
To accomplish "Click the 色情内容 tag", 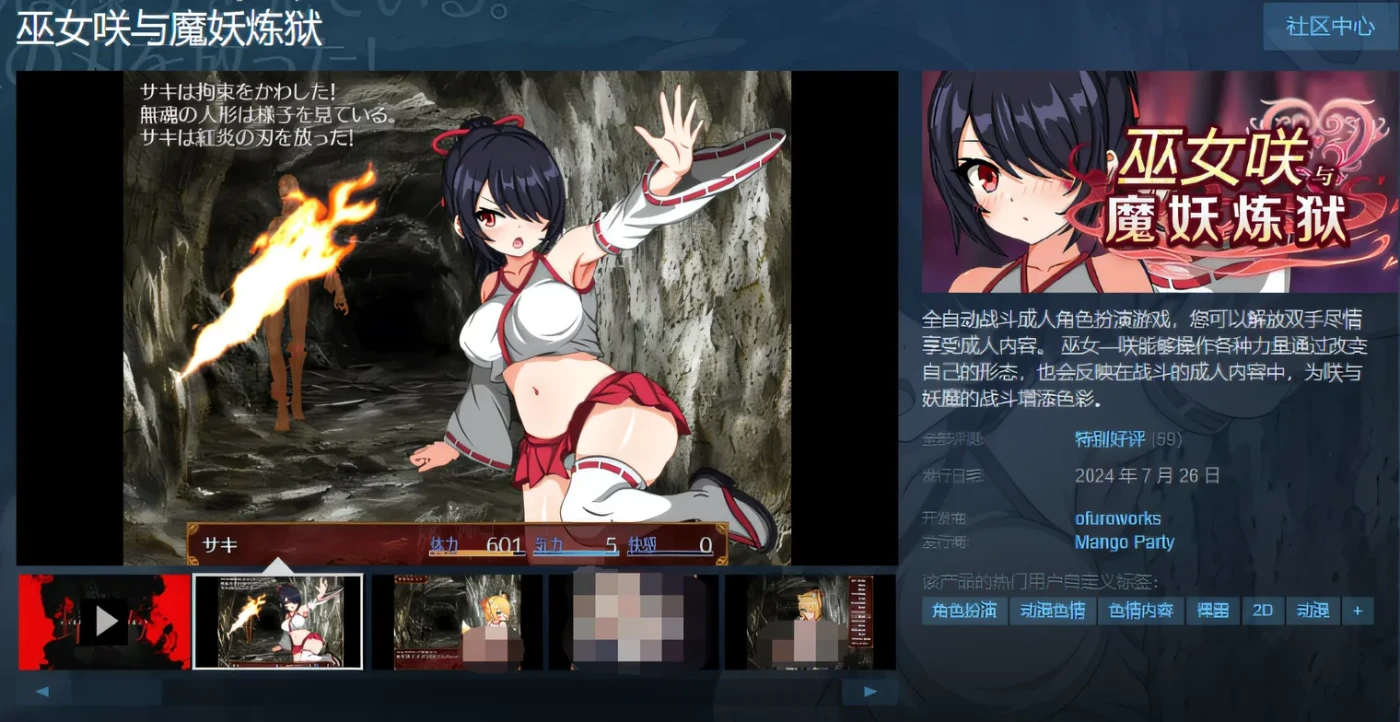I will (1141, 610).
